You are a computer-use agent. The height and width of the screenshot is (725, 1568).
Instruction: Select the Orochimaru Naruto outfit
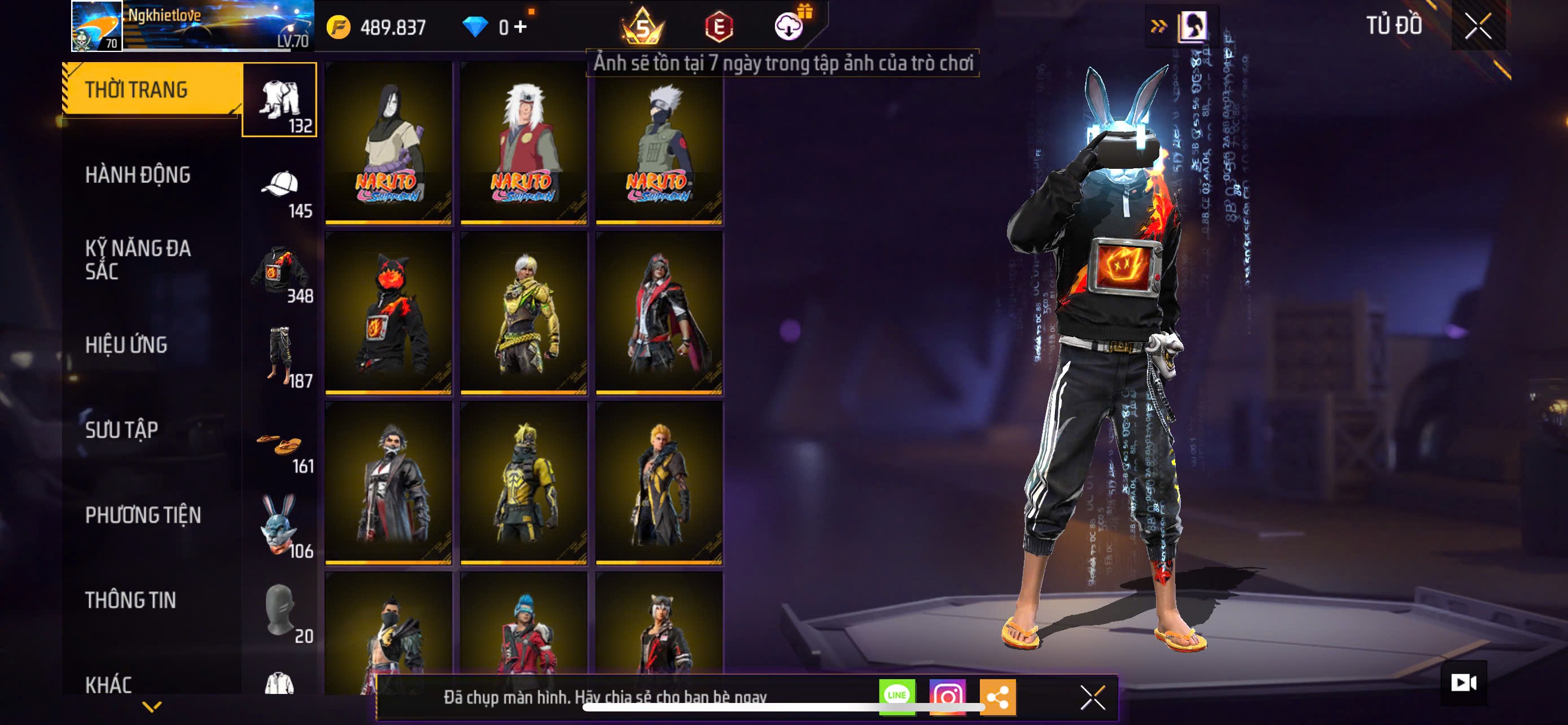(389, 143)
